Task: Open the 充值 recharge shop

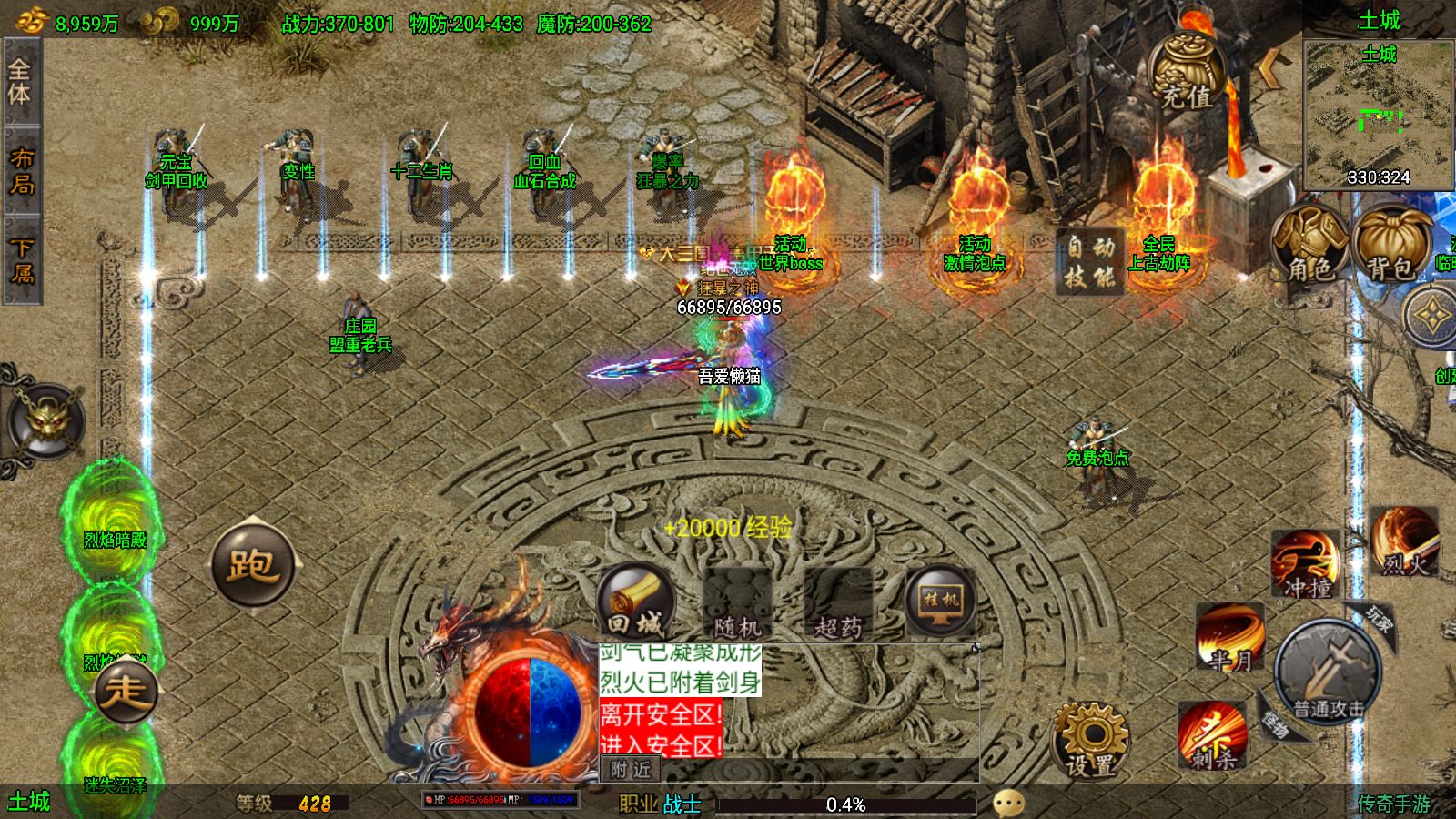Action: pyautogui.click(x=1187, y=73)
